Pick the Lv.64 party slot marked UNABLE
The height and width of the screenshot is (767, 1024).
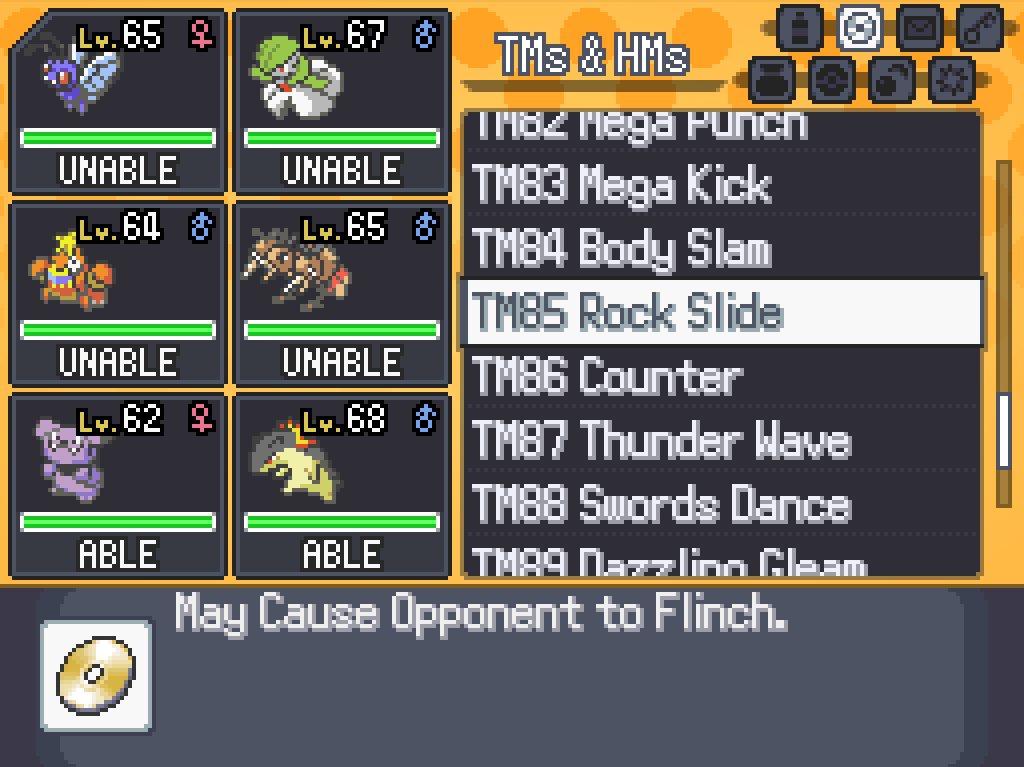[117, 294]
